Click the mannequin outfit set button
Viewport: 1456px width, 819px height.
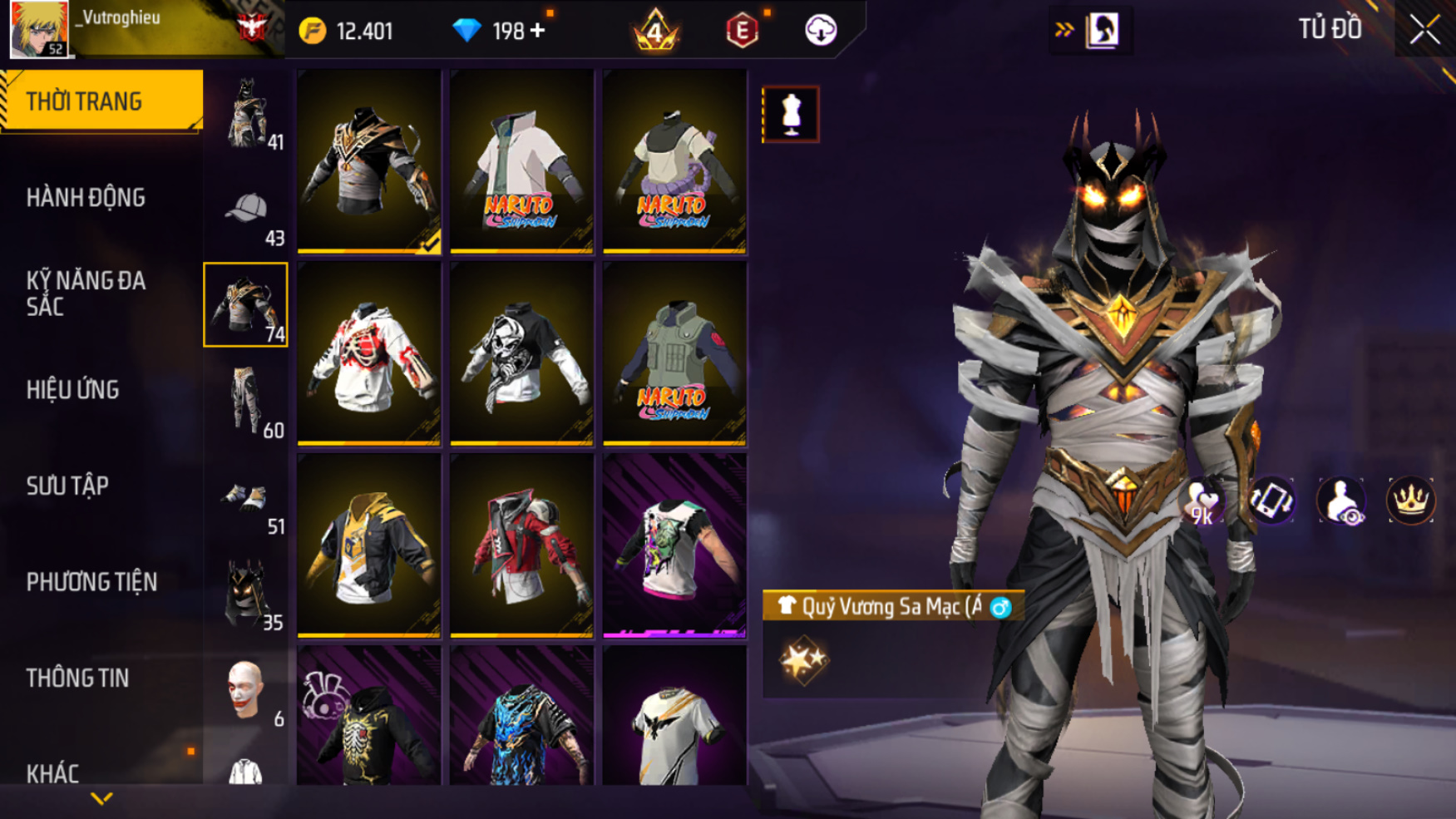(791, 114)
